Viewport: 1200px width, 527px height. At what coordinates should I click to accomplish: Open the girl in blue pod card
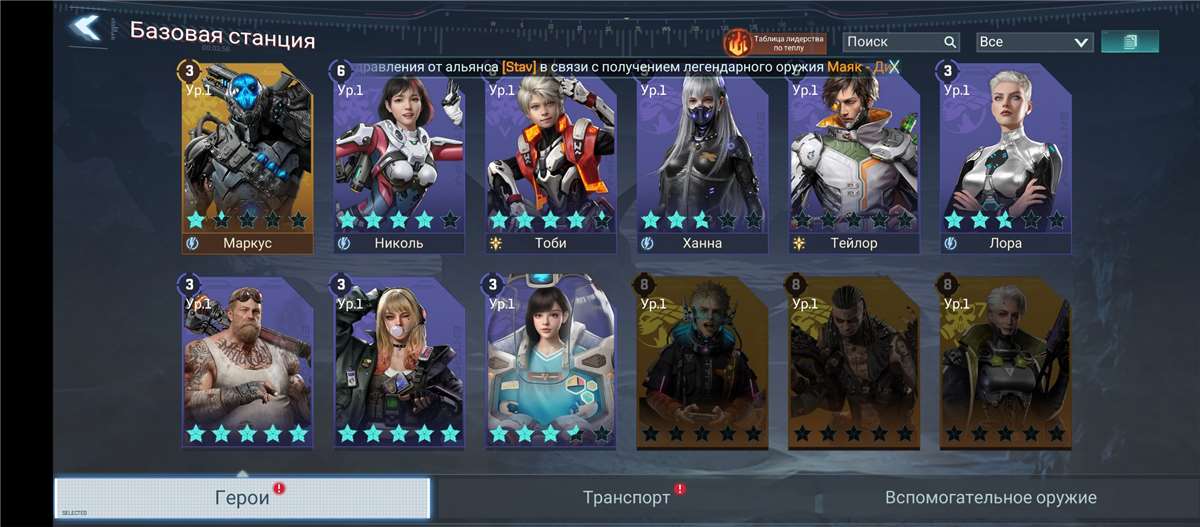(x=551, y=362)
